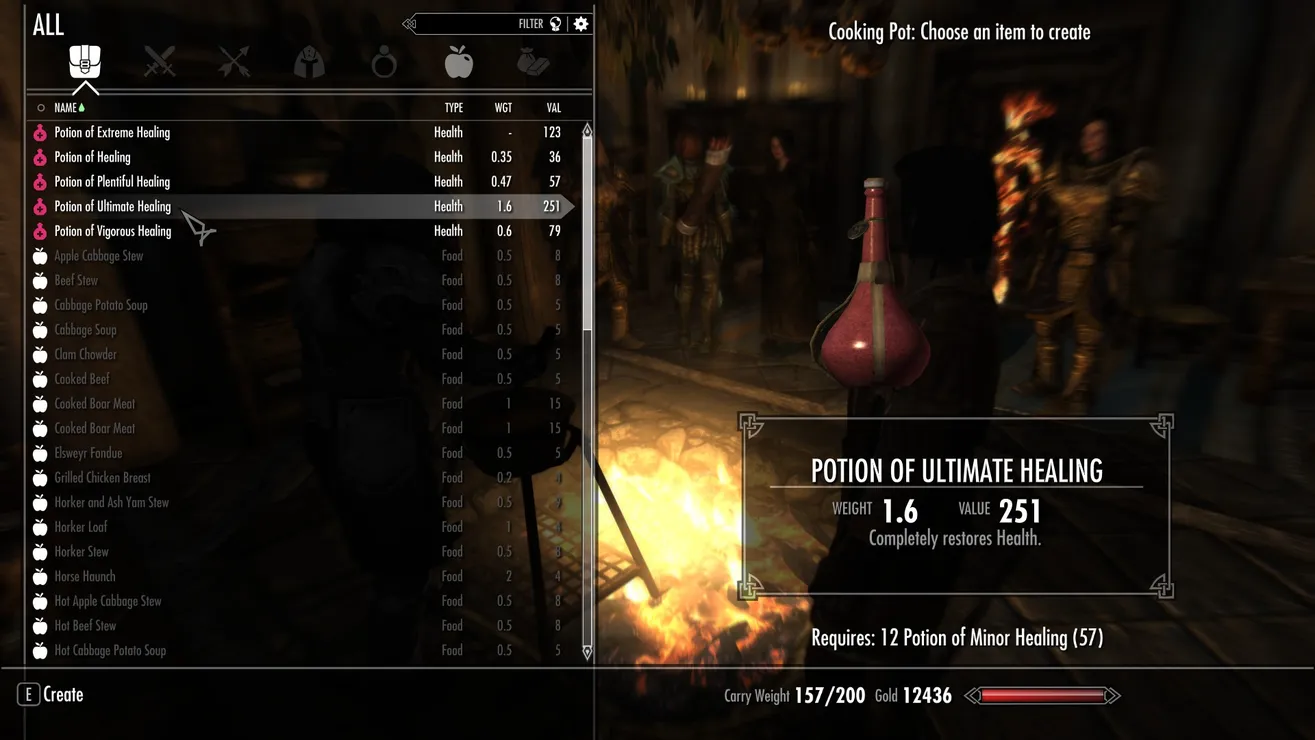Sort recipes by the WGT column header
Viewport: 1315px width, 740px height.
tap(503, 108)
